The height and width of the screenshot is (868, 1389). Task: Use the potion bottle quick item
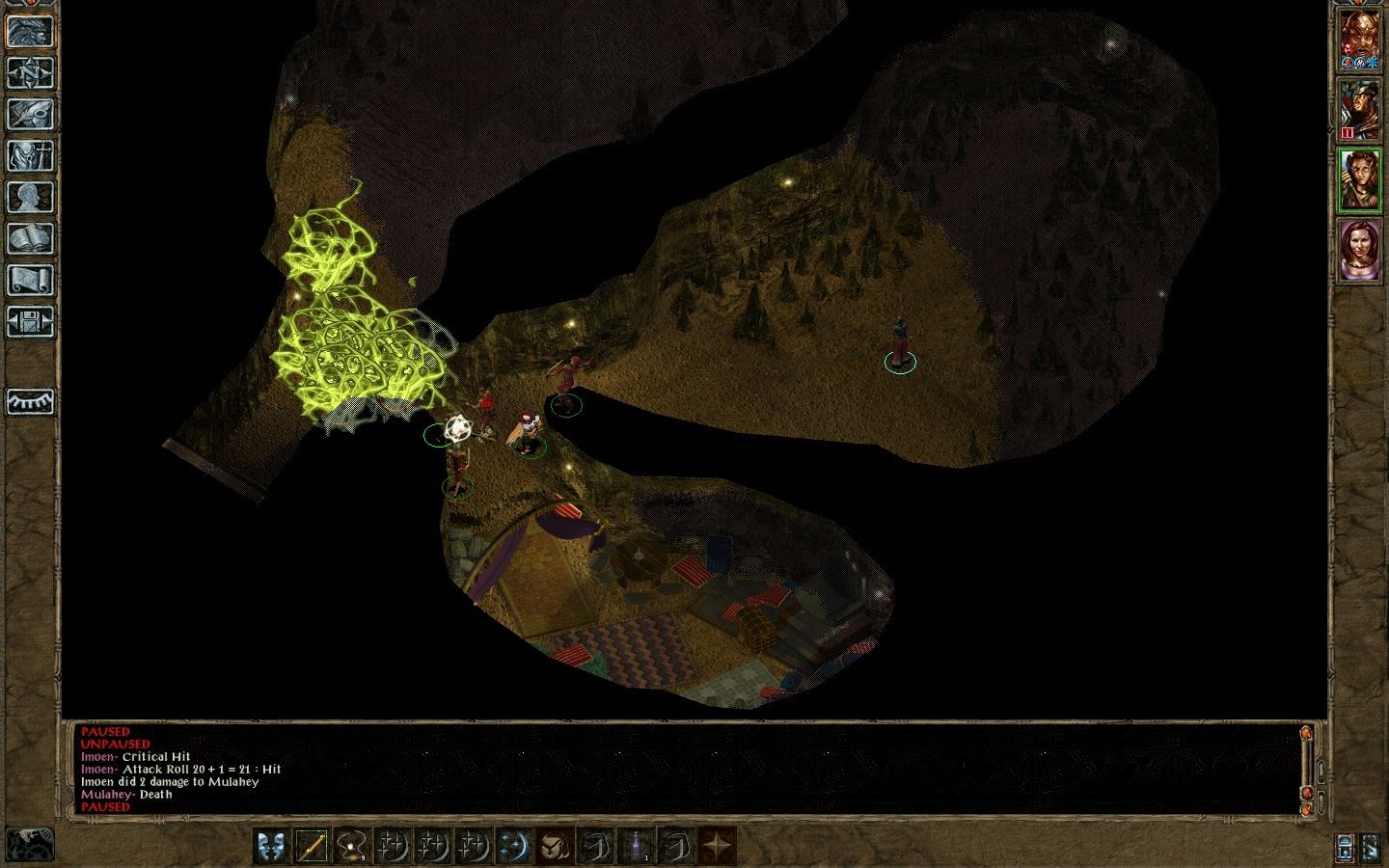tap(636, 847)
